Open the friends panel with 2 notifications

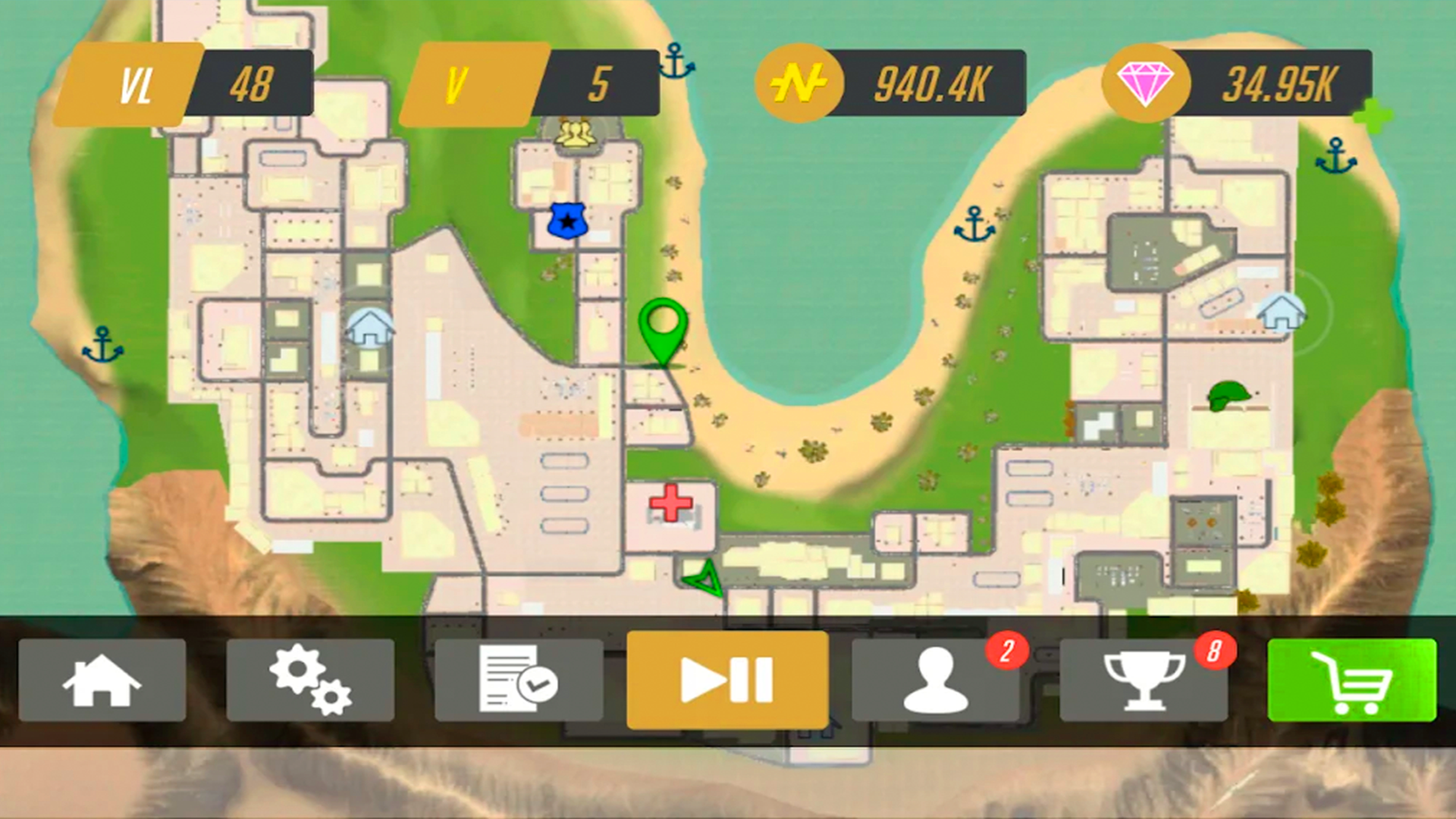937,680
